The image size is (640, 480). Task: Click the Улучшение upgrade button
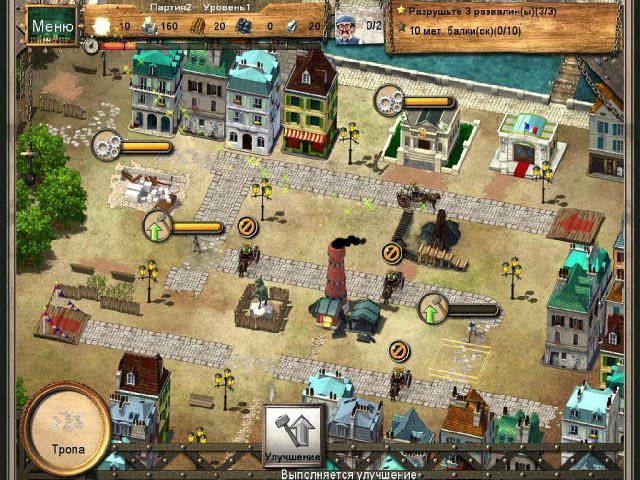pos(294,434)
